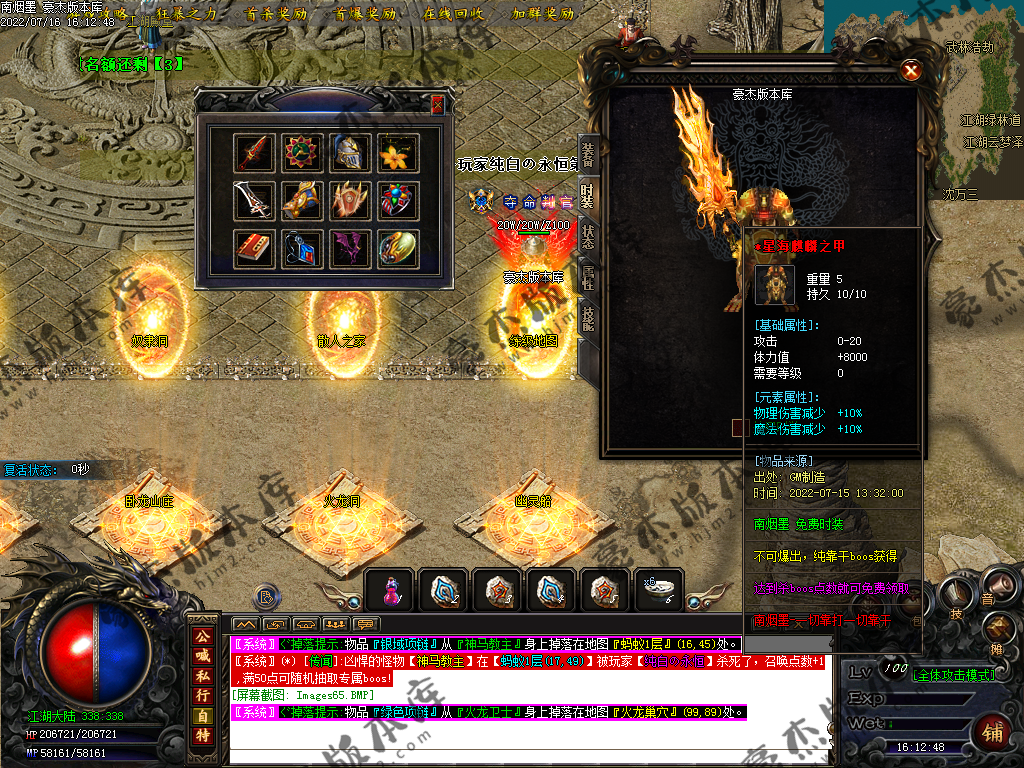Select the knight helmet item slot
The height and width of the screenshot is (768, 1024).
point(350,153)
